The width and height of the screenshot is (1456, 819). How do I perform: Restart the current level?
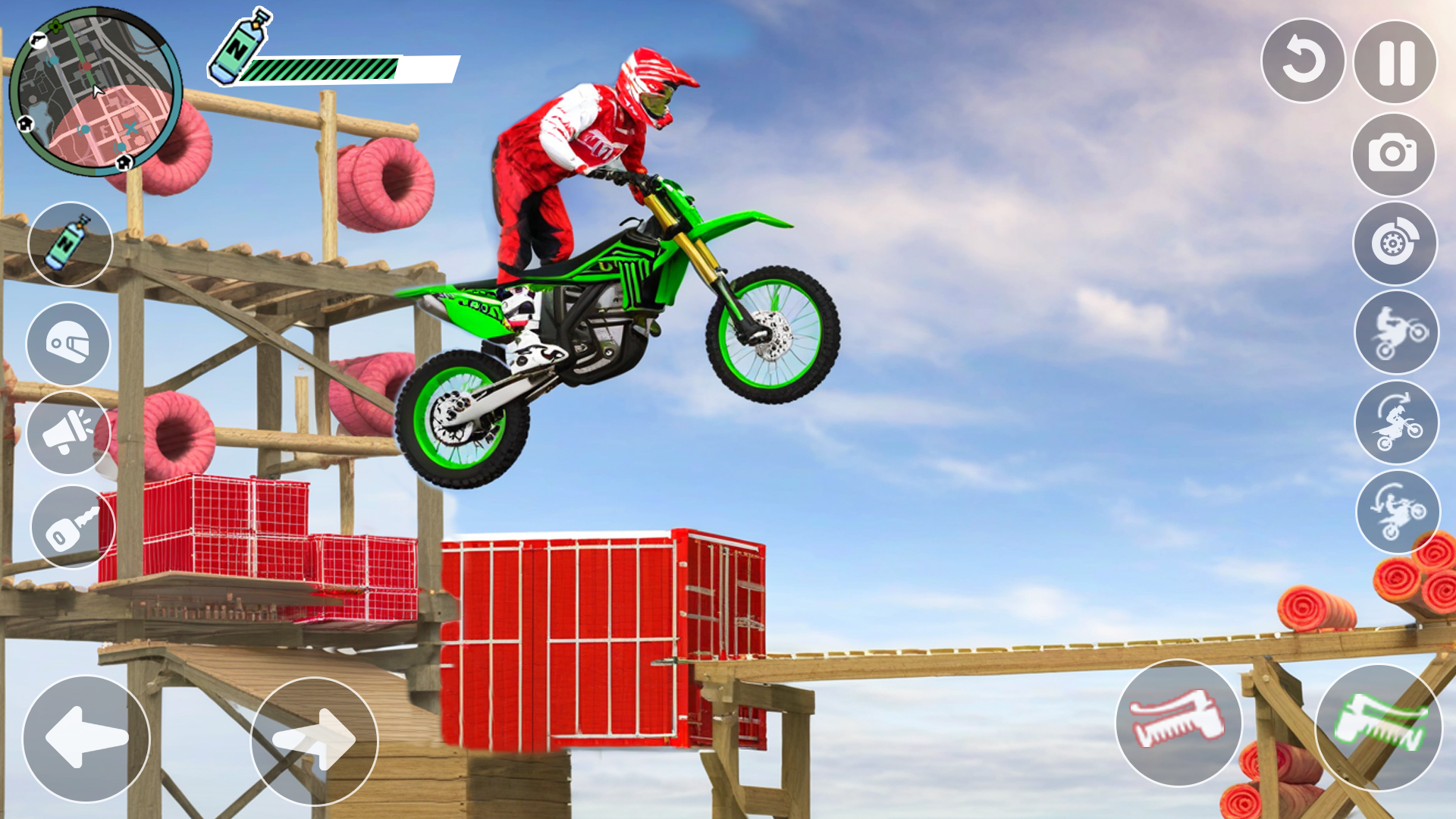click(1303, 64)
